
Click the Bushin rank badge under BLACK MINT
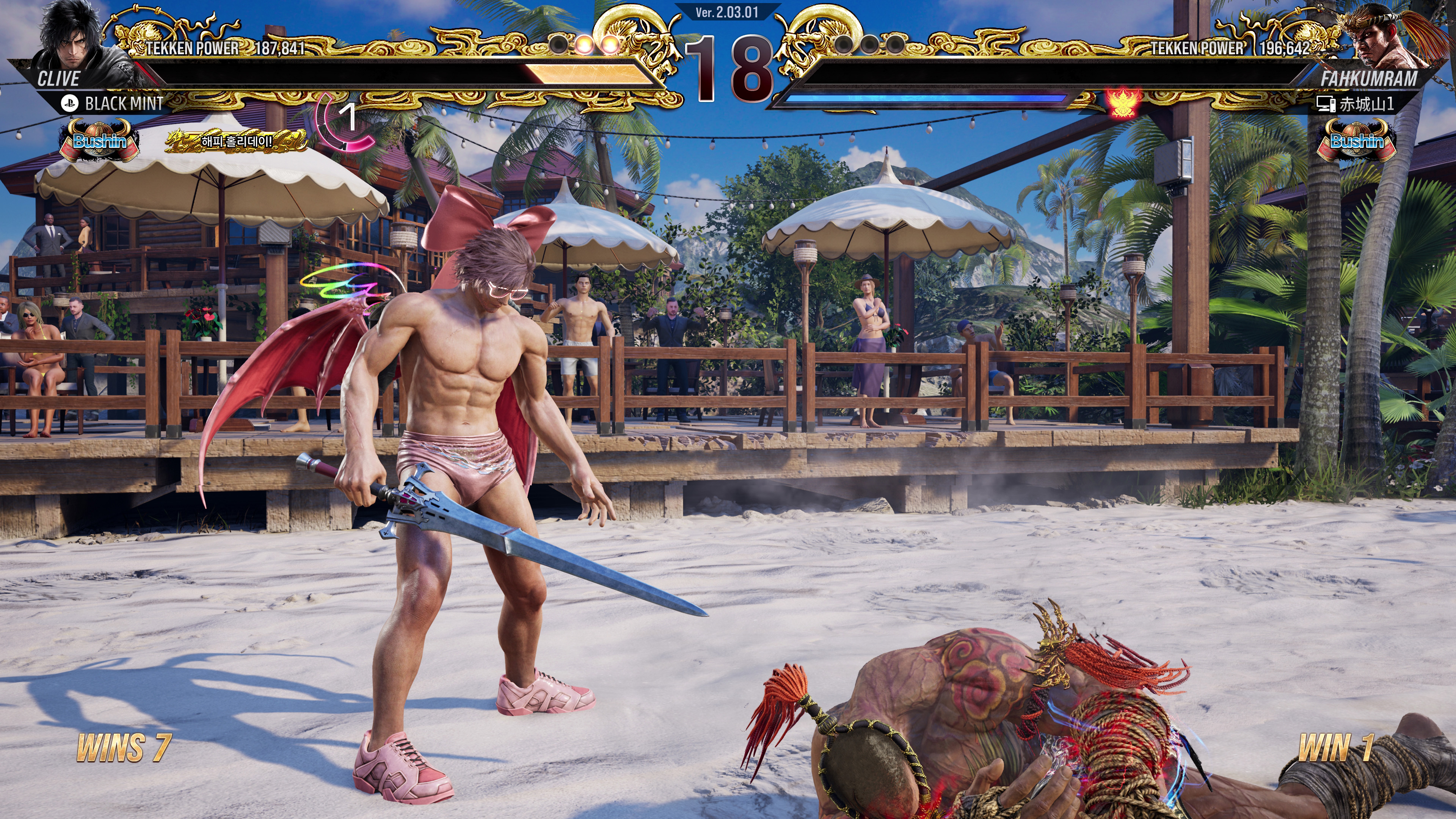tap(99, 141)
